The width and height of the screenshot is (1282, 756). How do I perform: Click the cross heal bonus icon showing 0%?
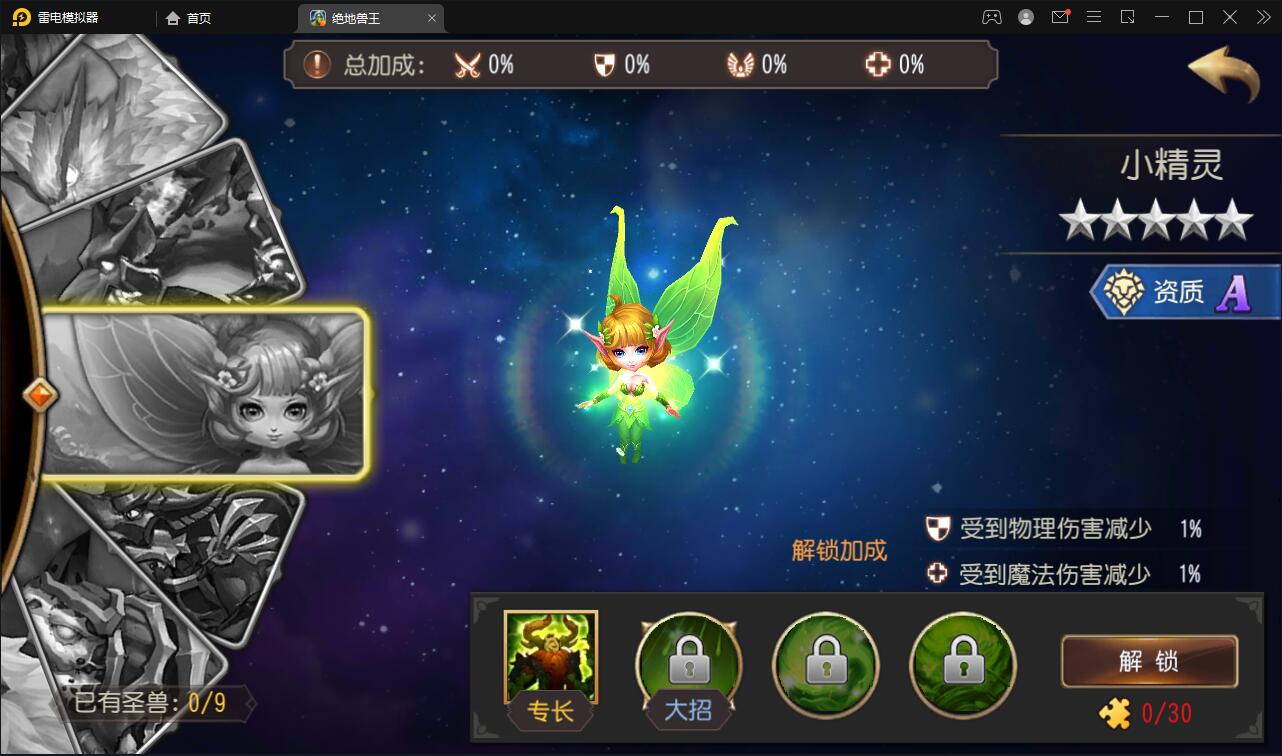click(880, 64)
